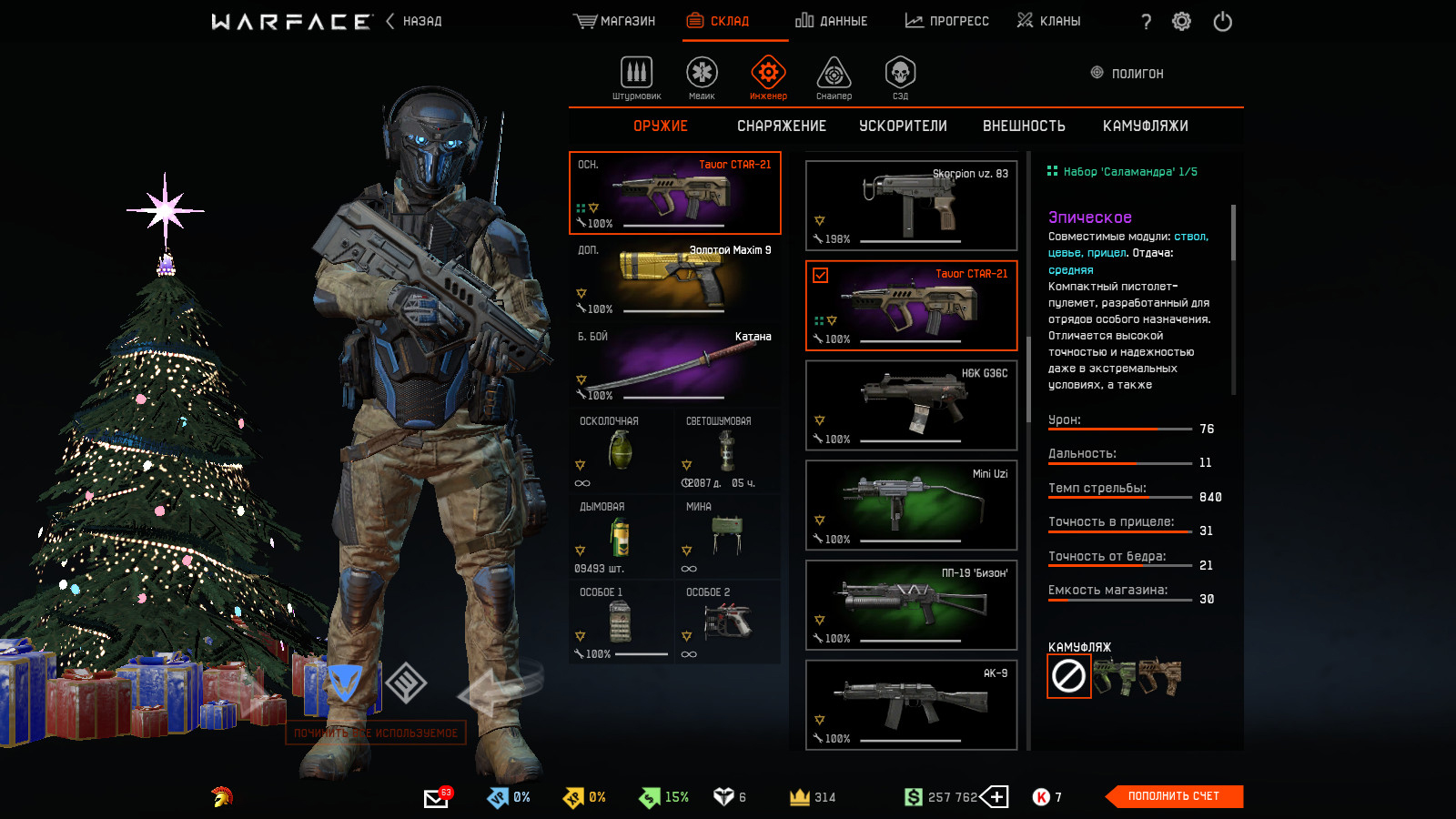The height and width of the screenshot is (819, 1456).
Task: Show the КАМУФЛЯЖИ category
Action: 1145,126
